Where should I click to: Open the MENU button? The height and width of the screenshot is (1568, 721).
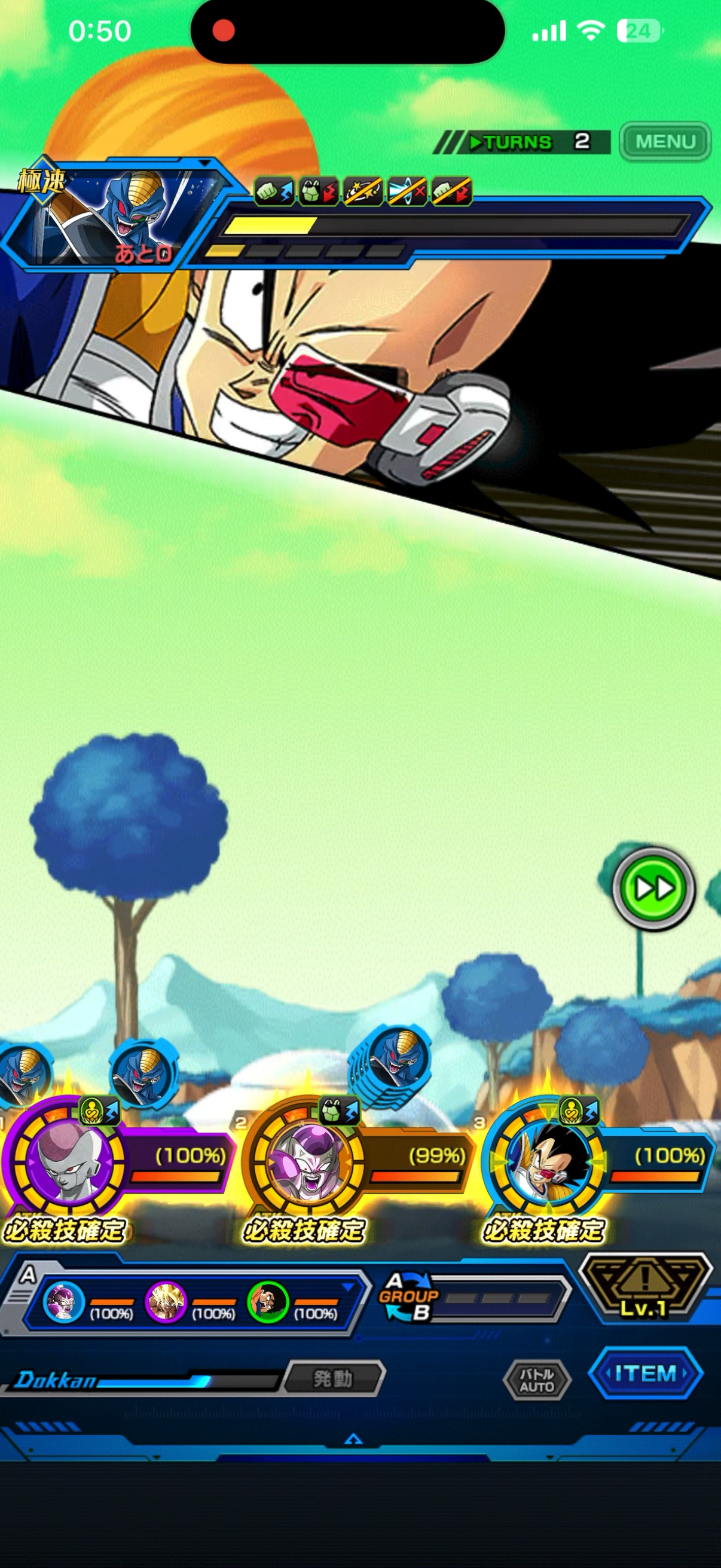(x=664, y=142)
